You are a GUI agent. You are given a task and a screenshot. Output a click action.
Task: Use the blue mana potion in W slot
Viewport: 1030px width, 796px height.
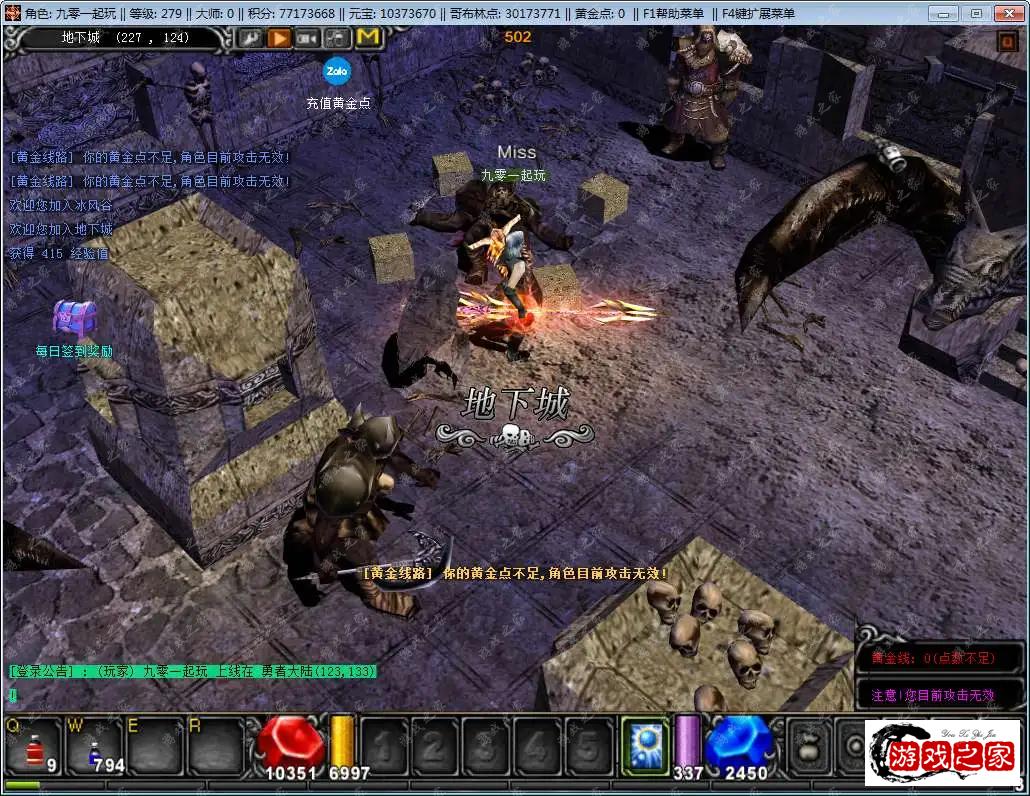[x=95, y=747]
